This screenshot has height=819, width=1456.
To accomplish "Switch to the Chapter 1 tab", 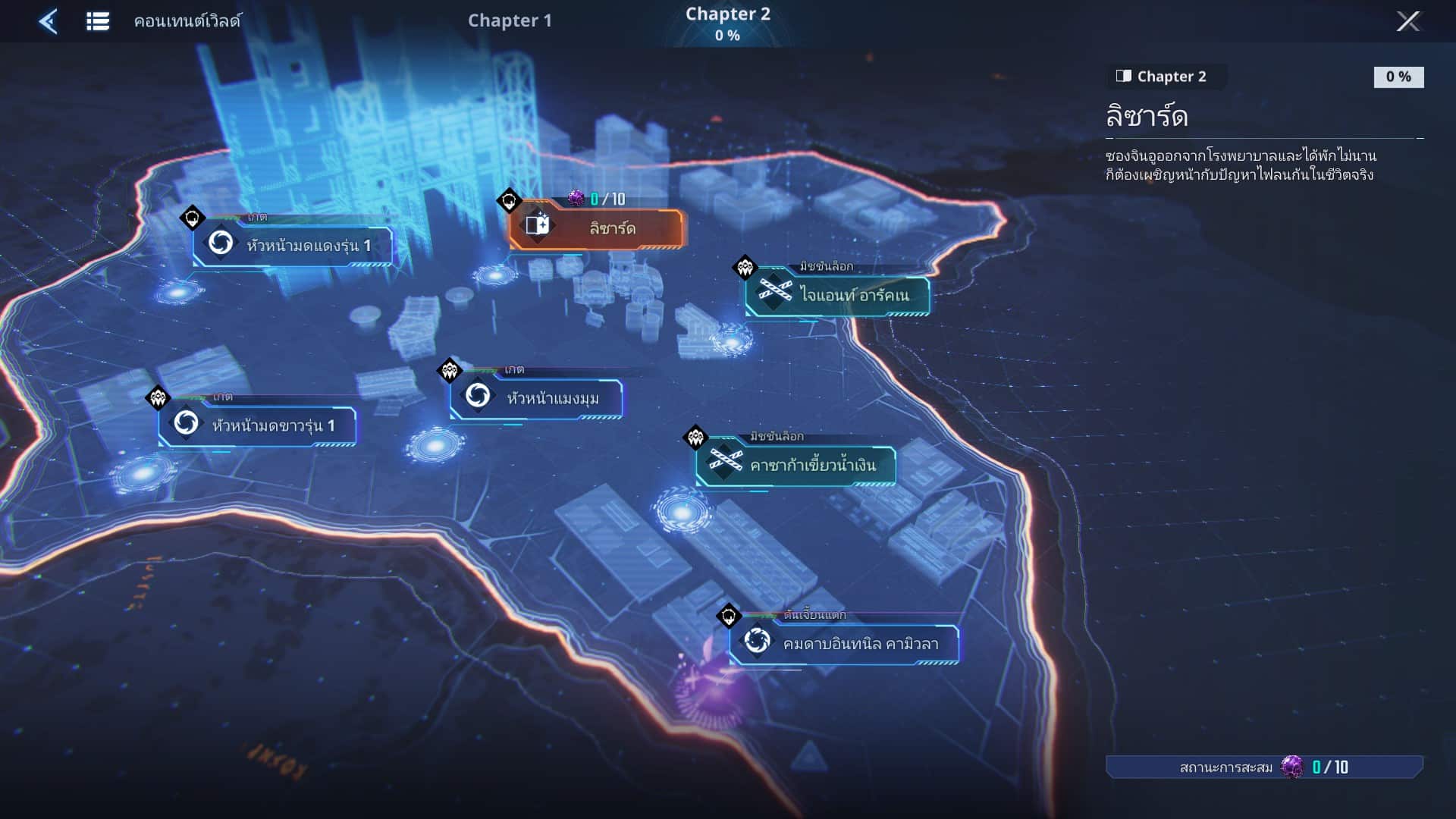I will click(510, 20).
